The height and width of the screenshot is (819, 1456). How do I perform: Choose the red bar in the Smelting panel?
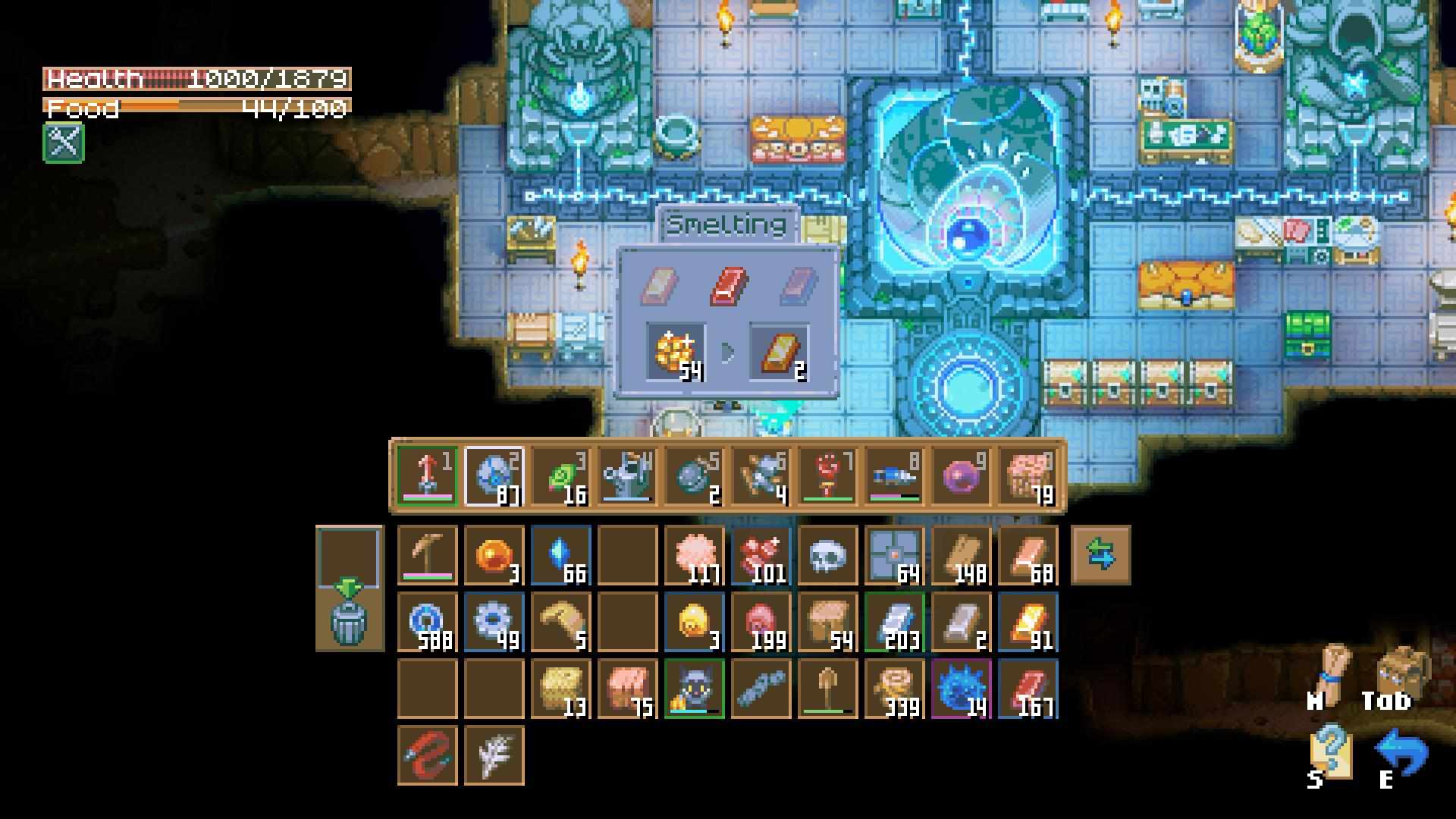click(729, 286)
